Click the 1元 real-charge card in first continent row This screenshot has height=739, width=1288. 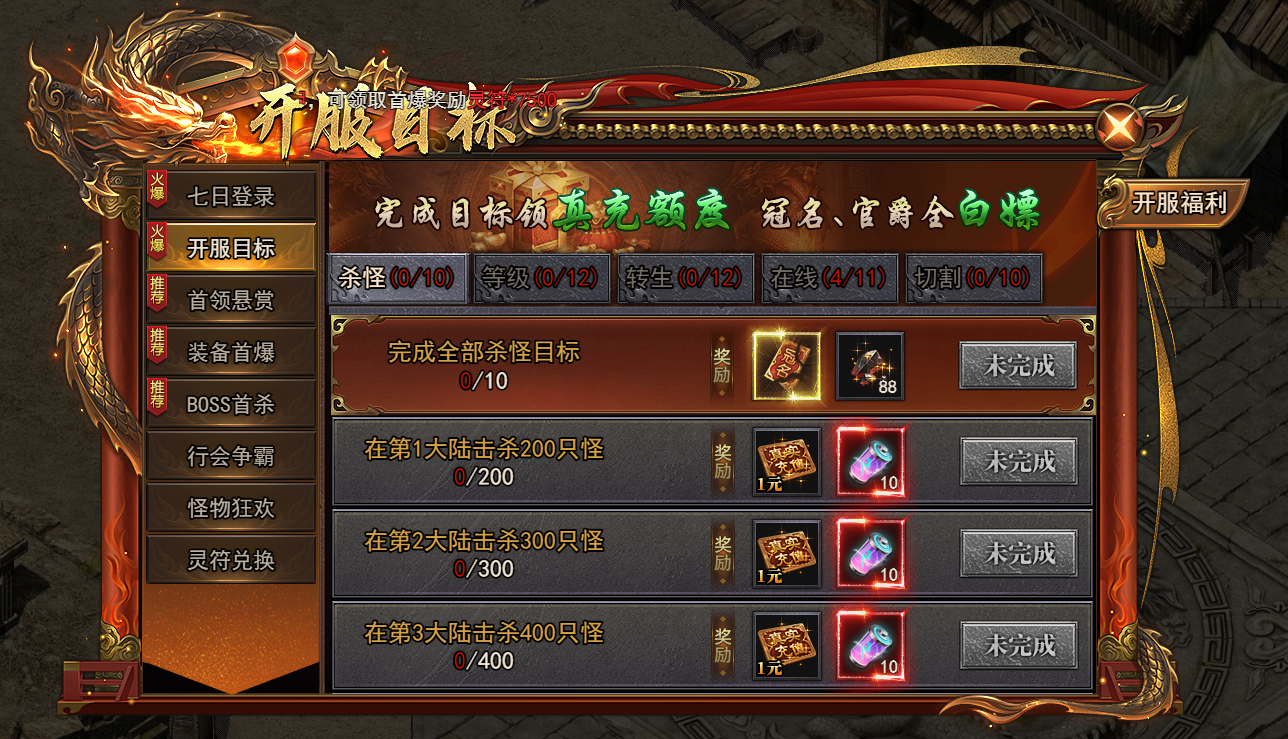[786, 460]
